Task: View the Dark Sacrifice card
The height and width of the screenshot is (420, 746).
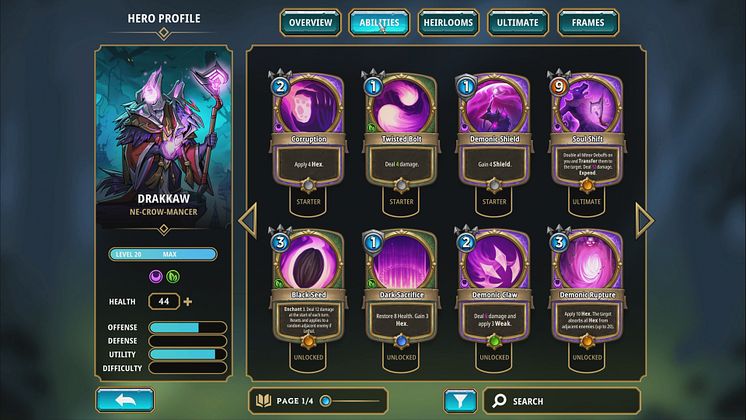Action: click(400, 295)
